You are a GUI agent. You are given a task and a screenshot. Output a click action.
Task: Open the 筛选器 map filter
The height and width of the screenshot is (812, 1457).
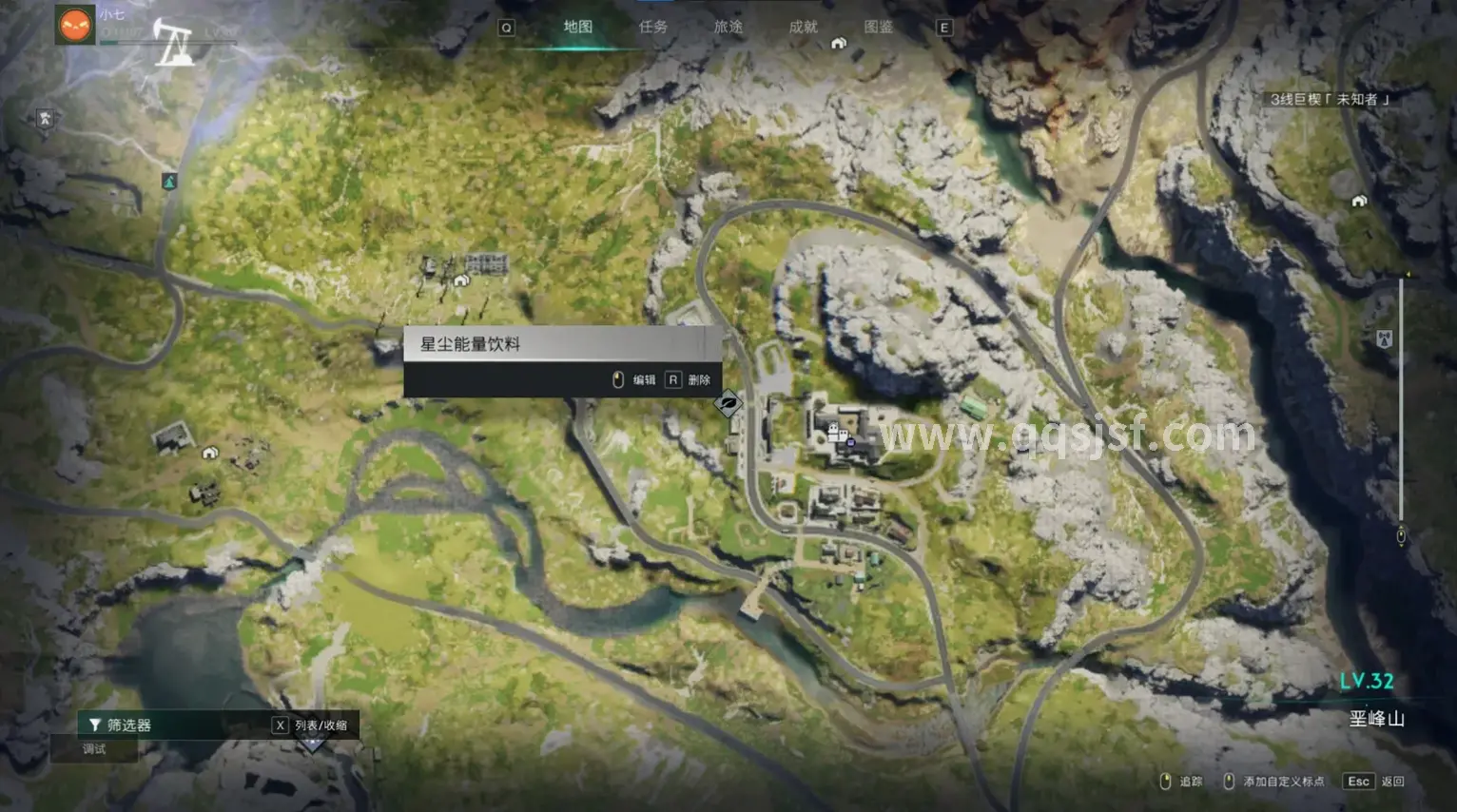pos(120,725)
